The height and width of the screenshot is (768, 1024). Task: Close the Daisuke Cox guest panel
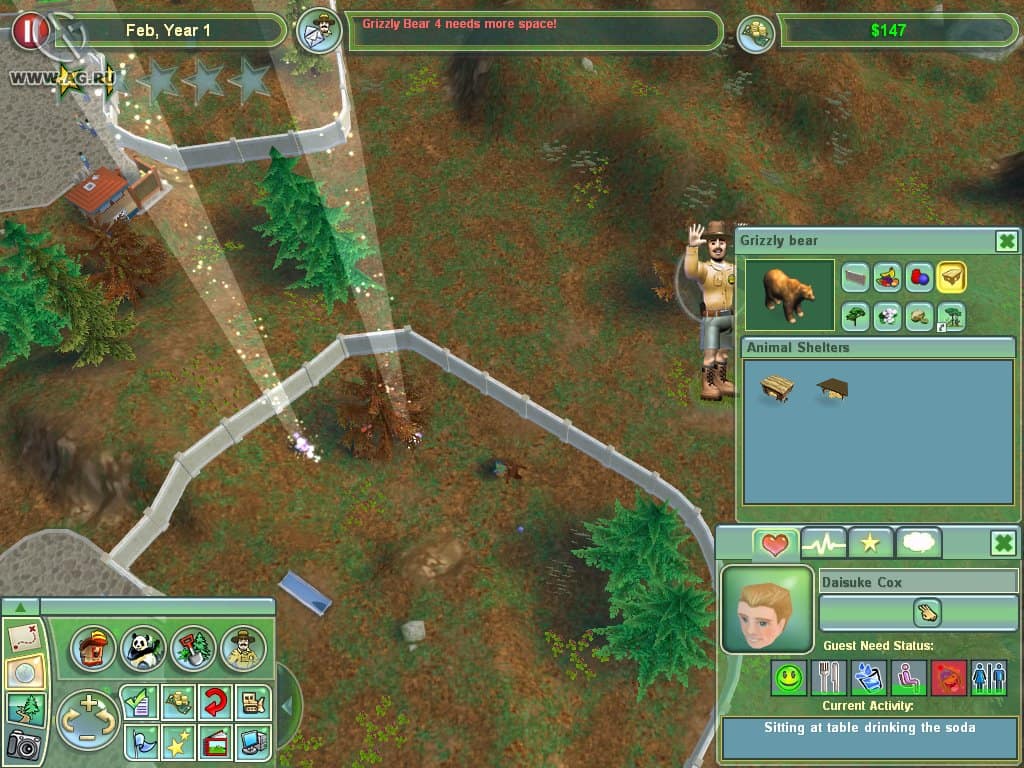[x=1003, y=543]
